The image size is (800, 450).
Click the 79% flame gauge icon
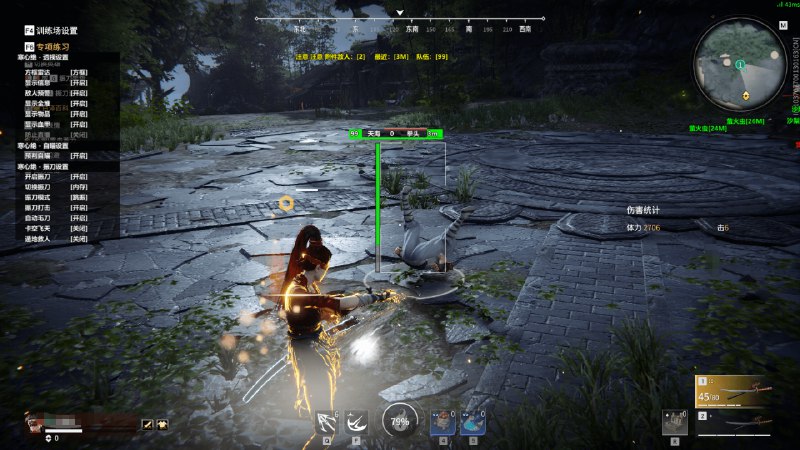[x=400, y=420]
